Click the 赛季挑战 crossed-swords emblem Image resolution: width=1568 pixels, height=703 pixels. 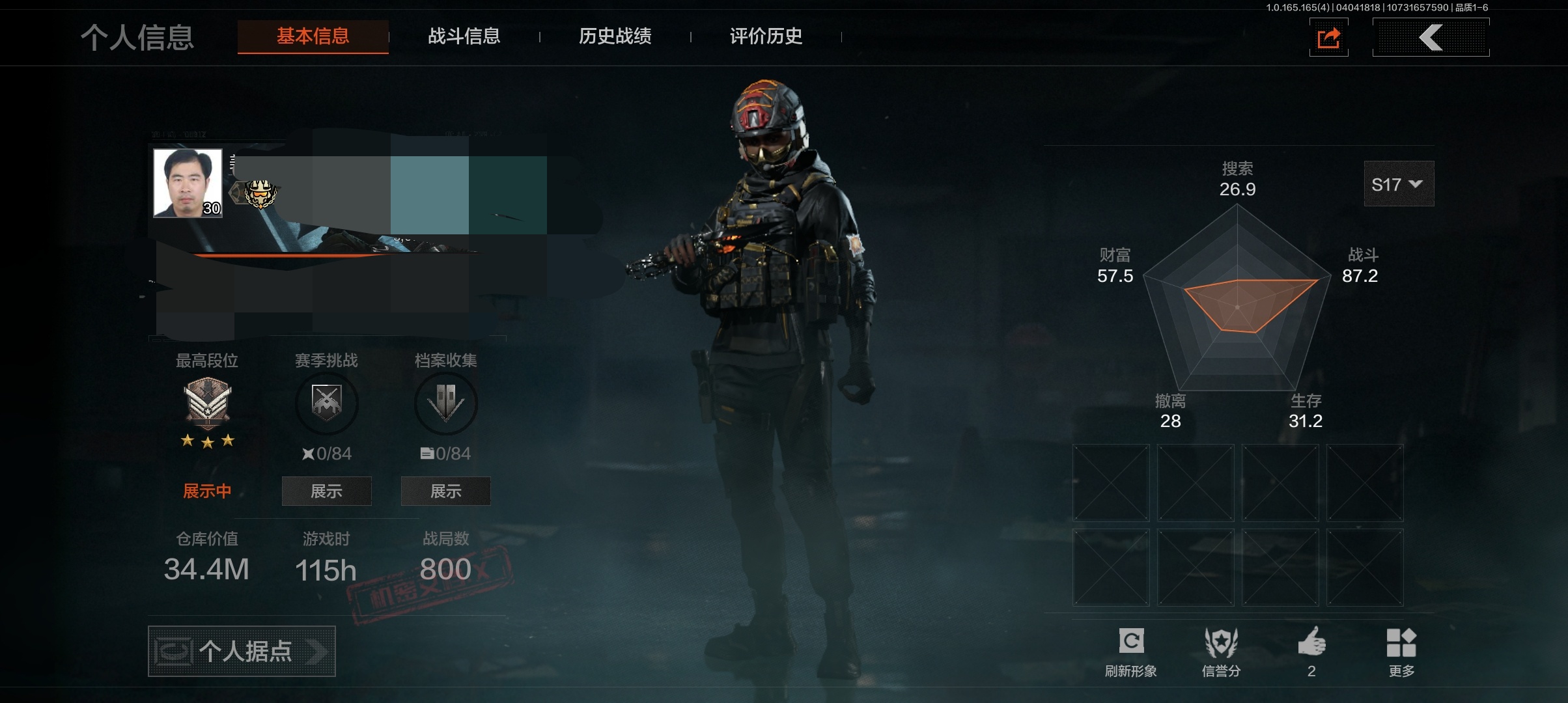tap(326, 402)
